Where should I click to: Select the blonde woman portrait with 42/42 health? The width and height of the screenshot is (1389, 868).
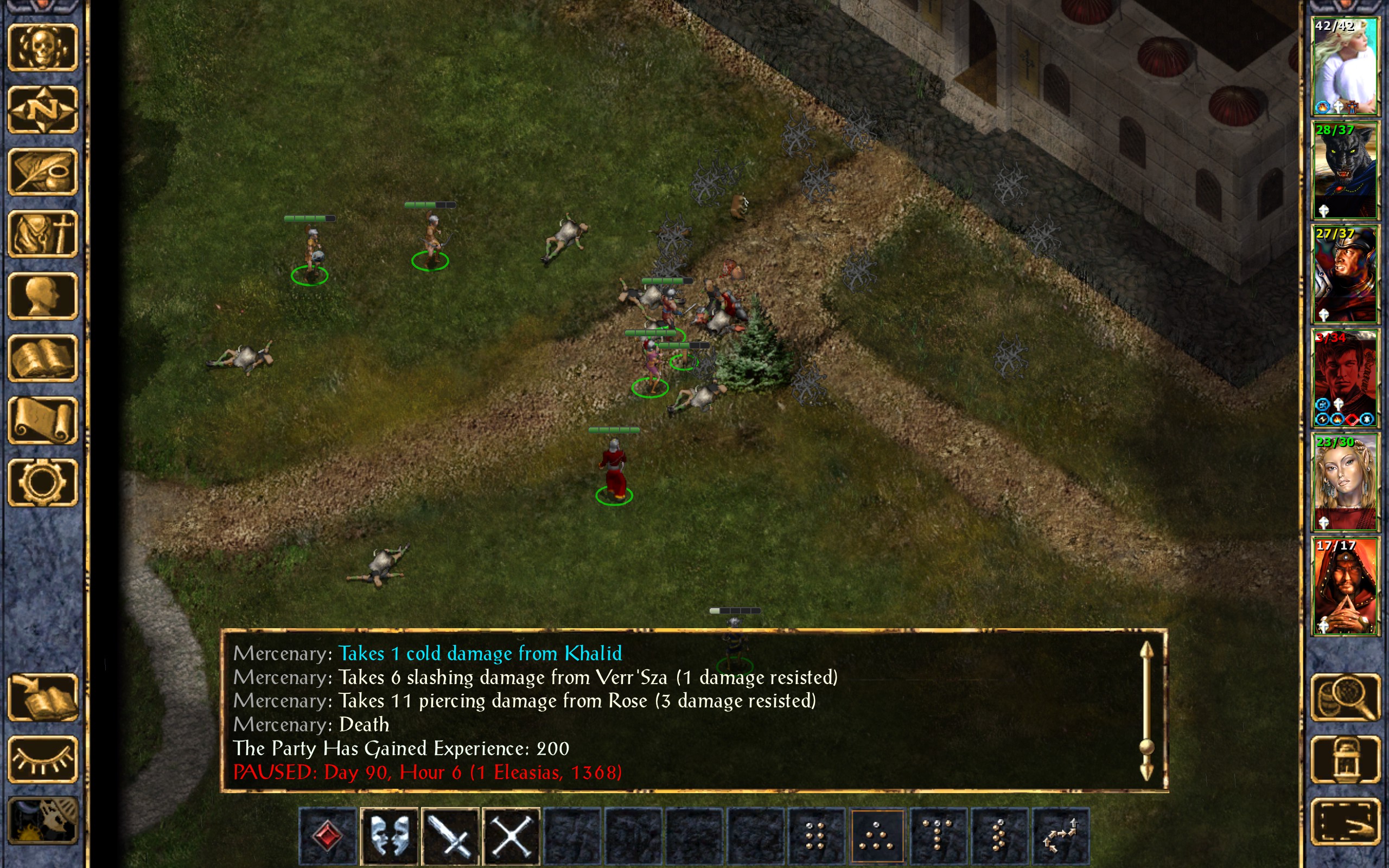[1345, 66]
